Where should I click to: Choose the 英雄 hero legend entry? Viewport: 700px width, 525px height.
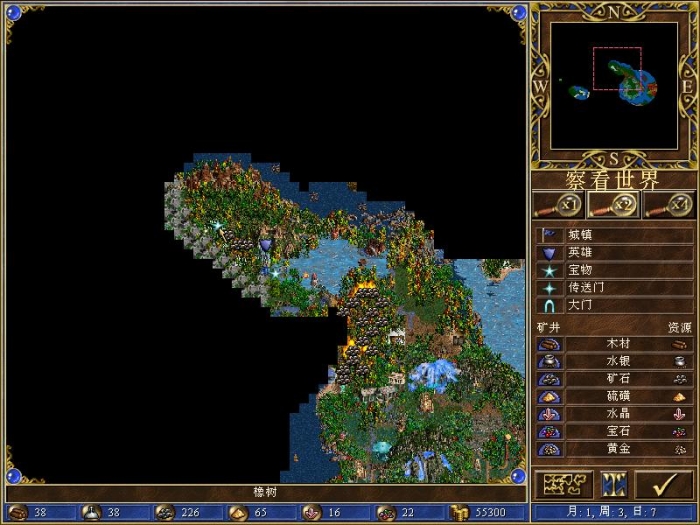click(614, 252)
